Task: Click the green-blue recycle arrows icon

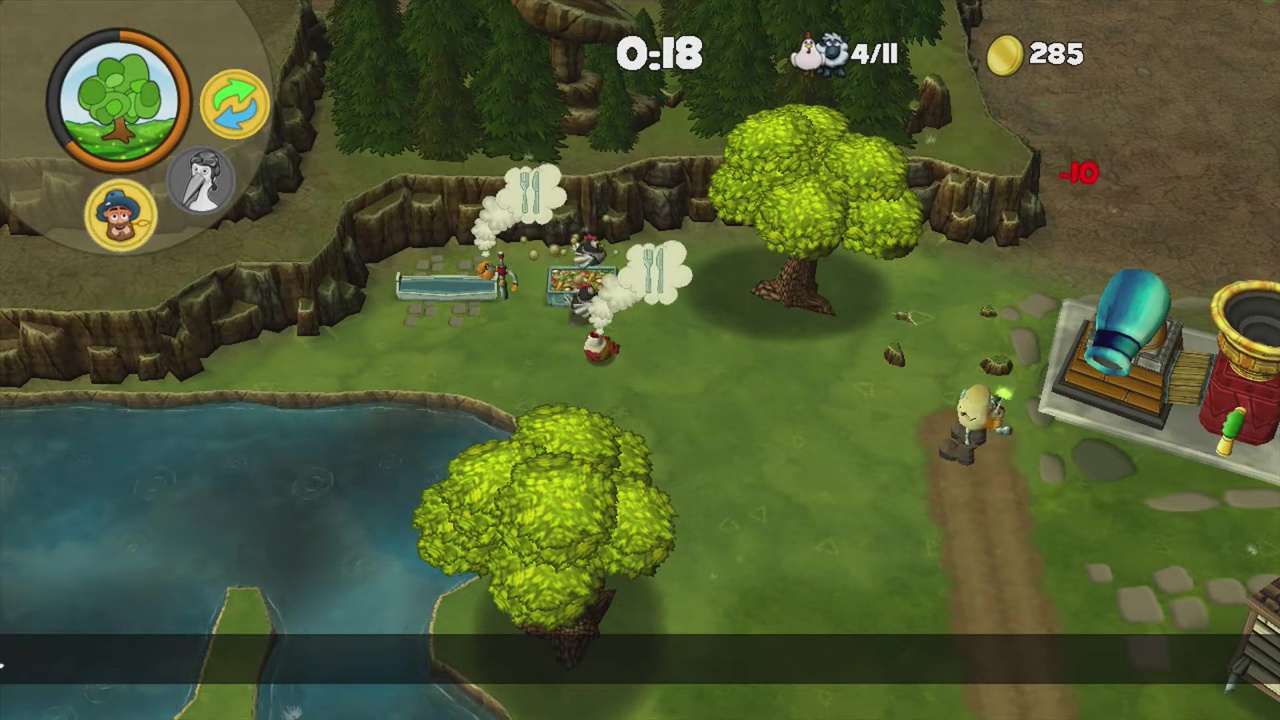Action: [233, 103]
